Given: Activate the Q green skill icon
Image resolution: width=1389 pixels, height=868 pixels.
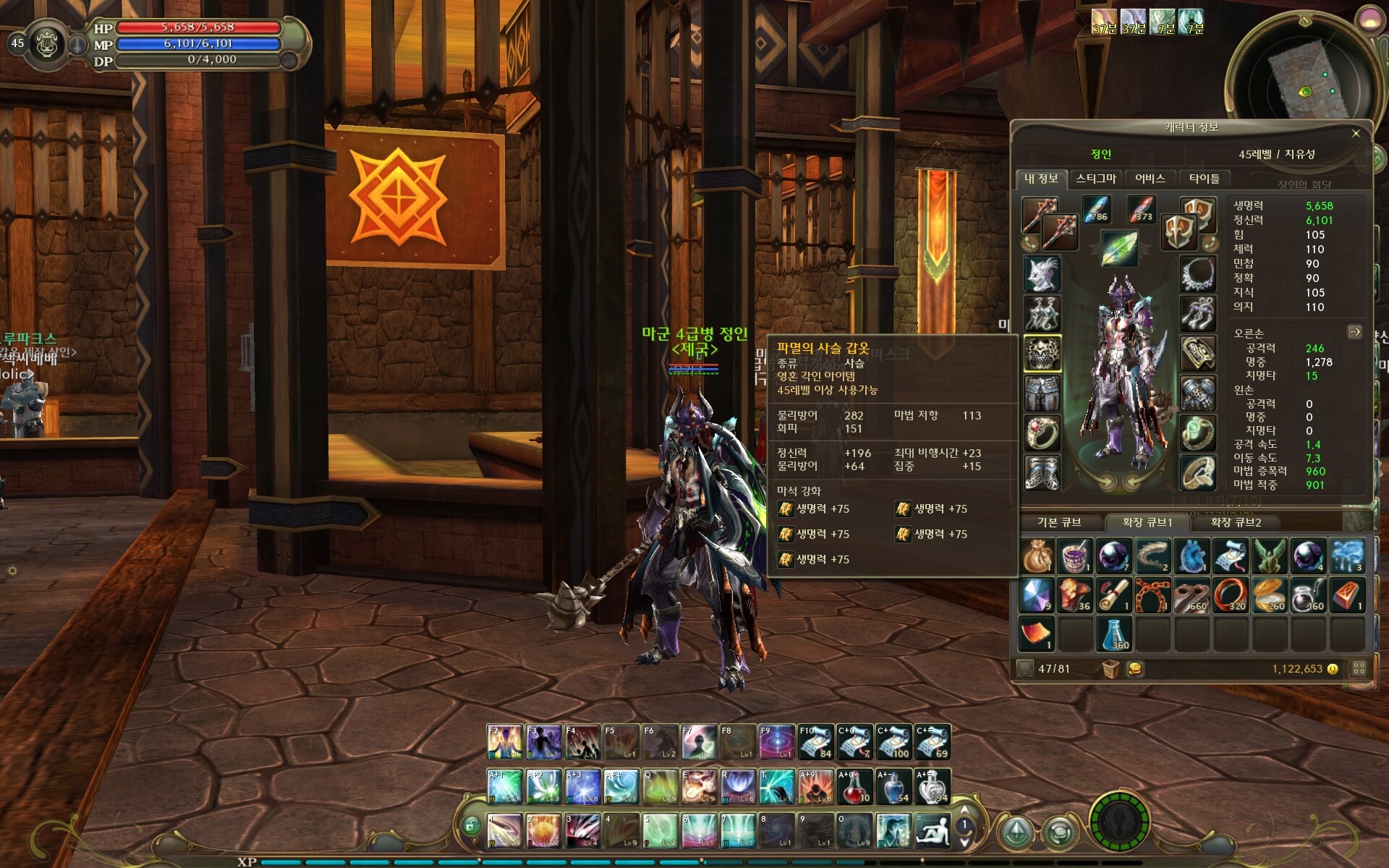Looking at the screenshot, I should 660,787.
